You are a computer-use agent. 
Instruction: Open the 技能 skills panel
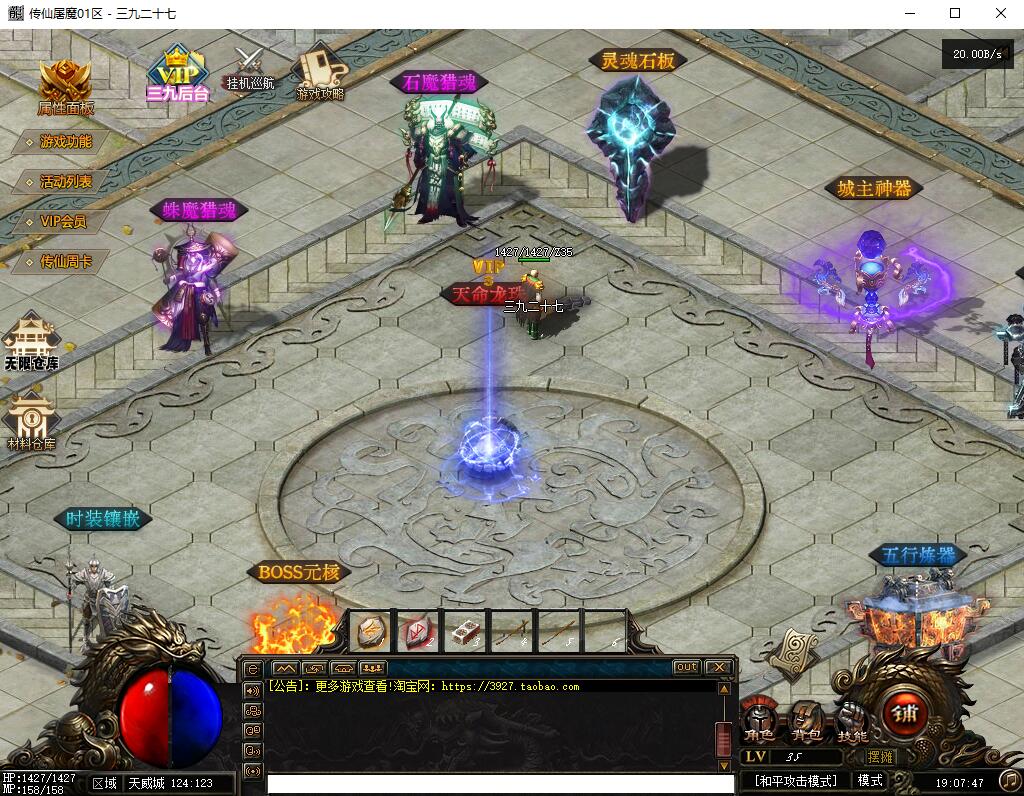click(x=852, y=721)
